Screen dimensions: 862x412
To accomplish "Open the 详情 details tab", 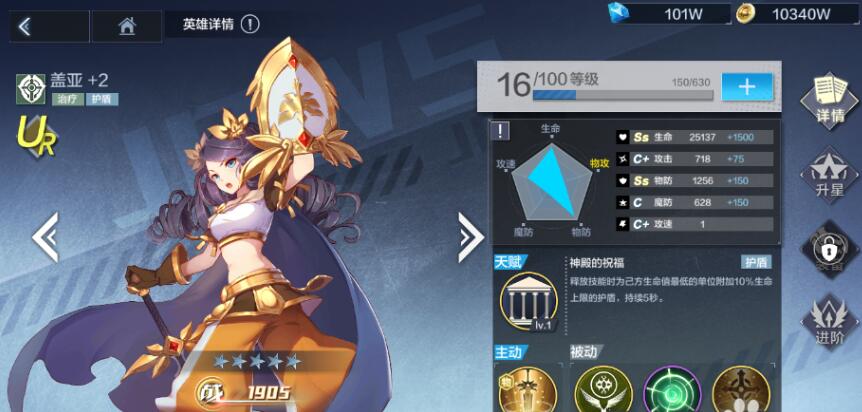I will [x=829, y=99].
